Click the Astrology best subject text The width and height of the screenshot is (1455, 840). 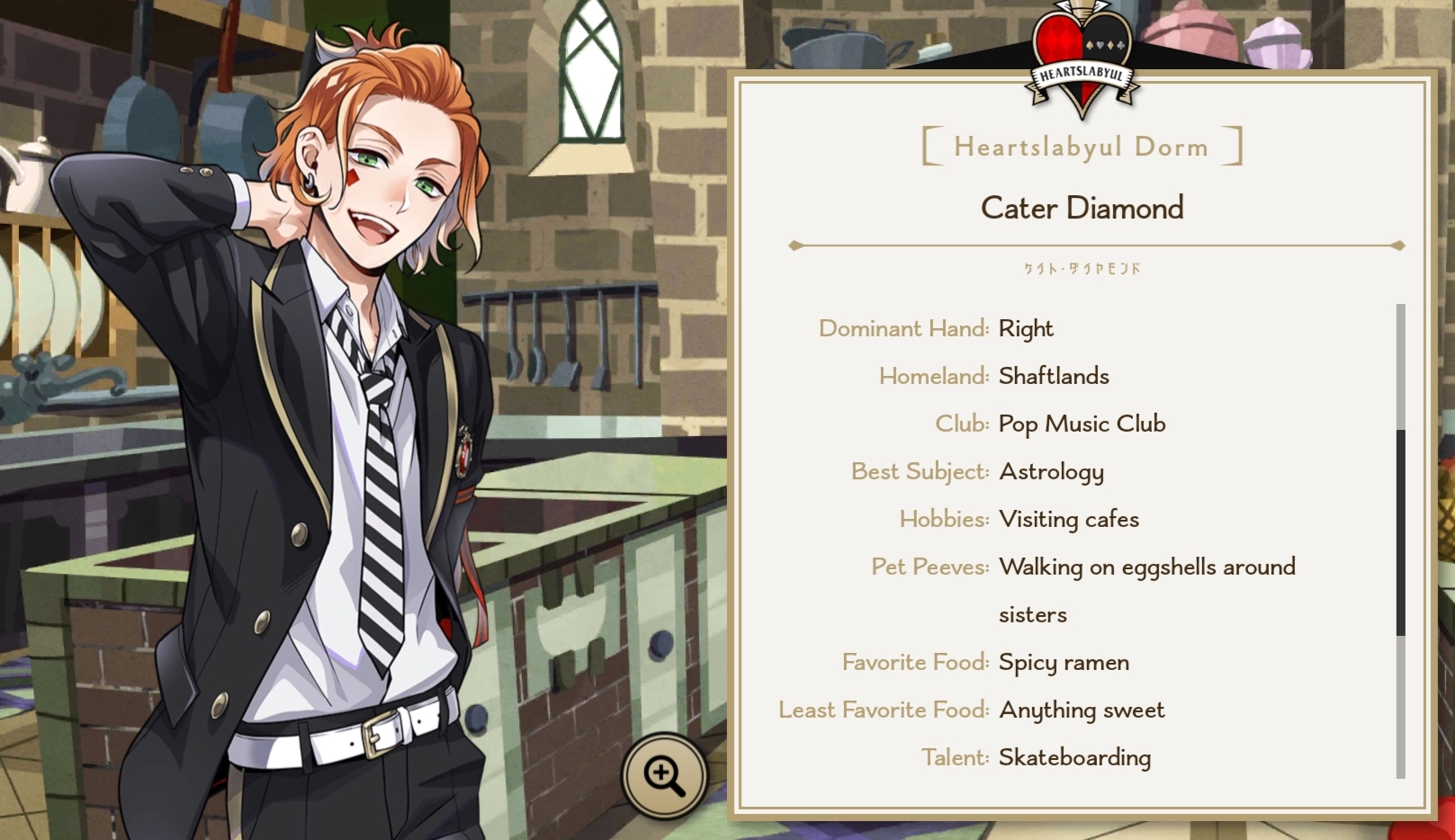coord(1050,471)
